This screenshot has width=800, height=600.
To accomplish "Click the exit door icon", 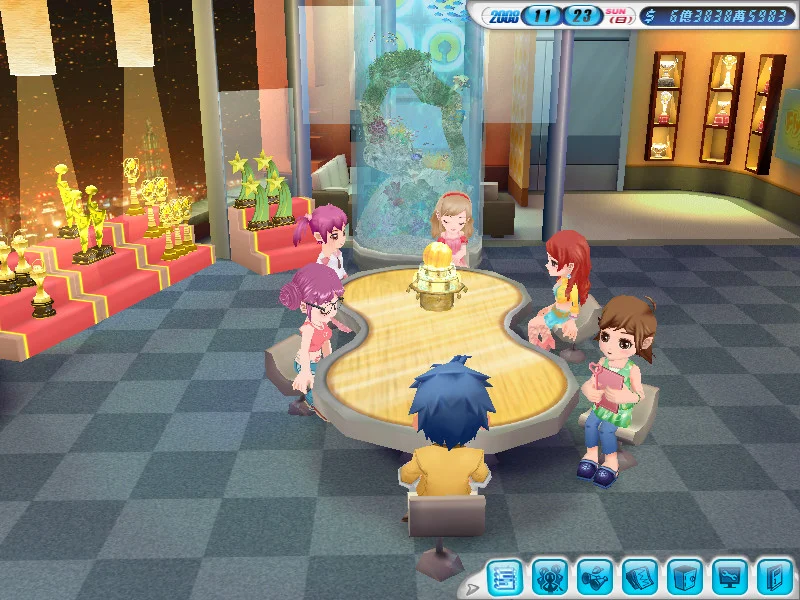I will pos(774,577).
